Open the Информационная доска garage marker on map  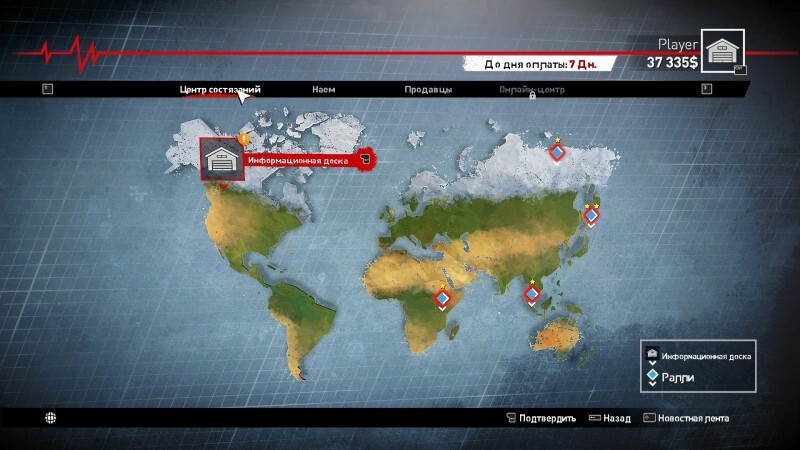click(222, 158)
